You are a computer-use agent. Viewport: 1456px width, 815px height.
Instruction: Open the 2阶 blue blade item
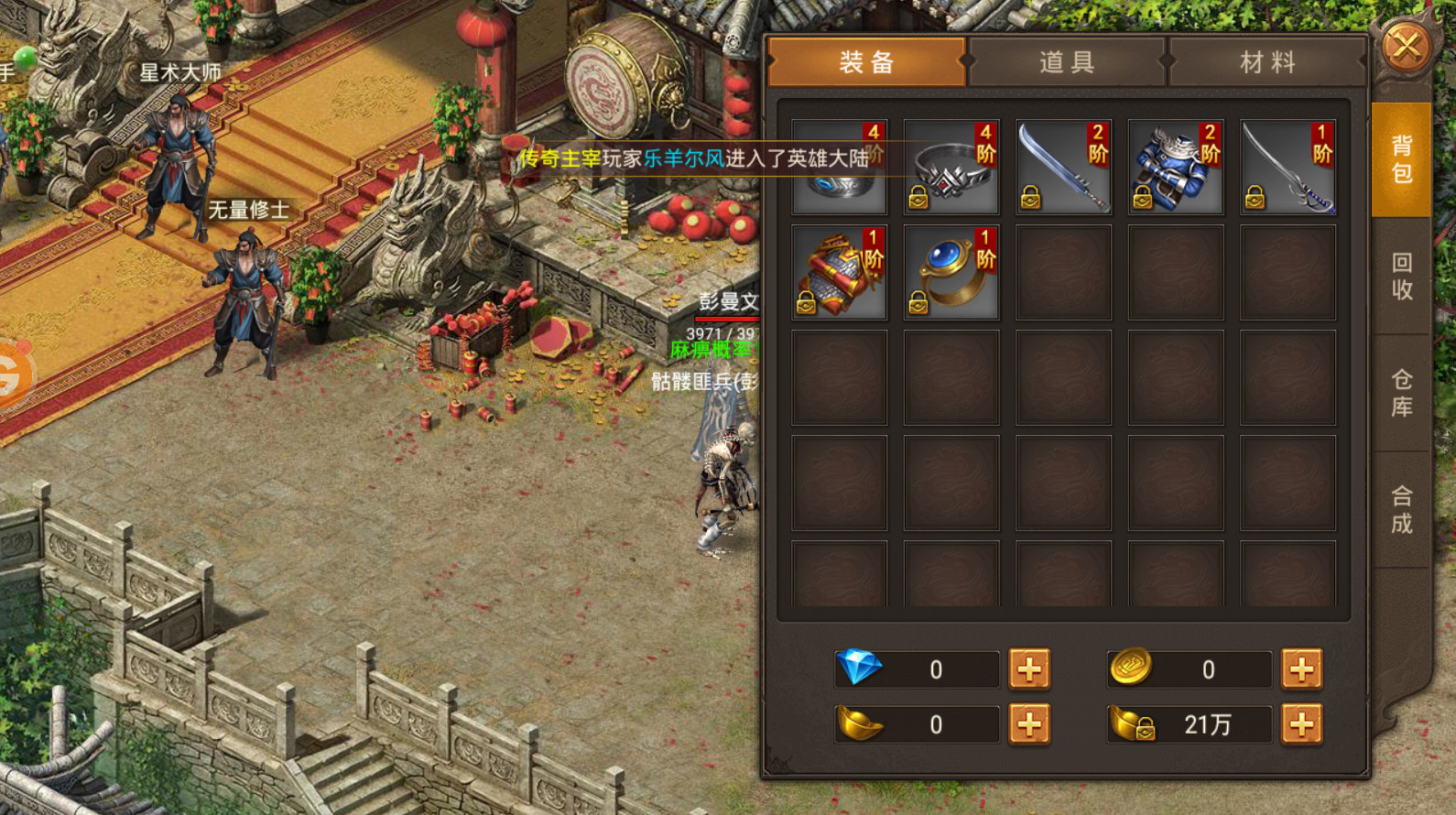1062,167
